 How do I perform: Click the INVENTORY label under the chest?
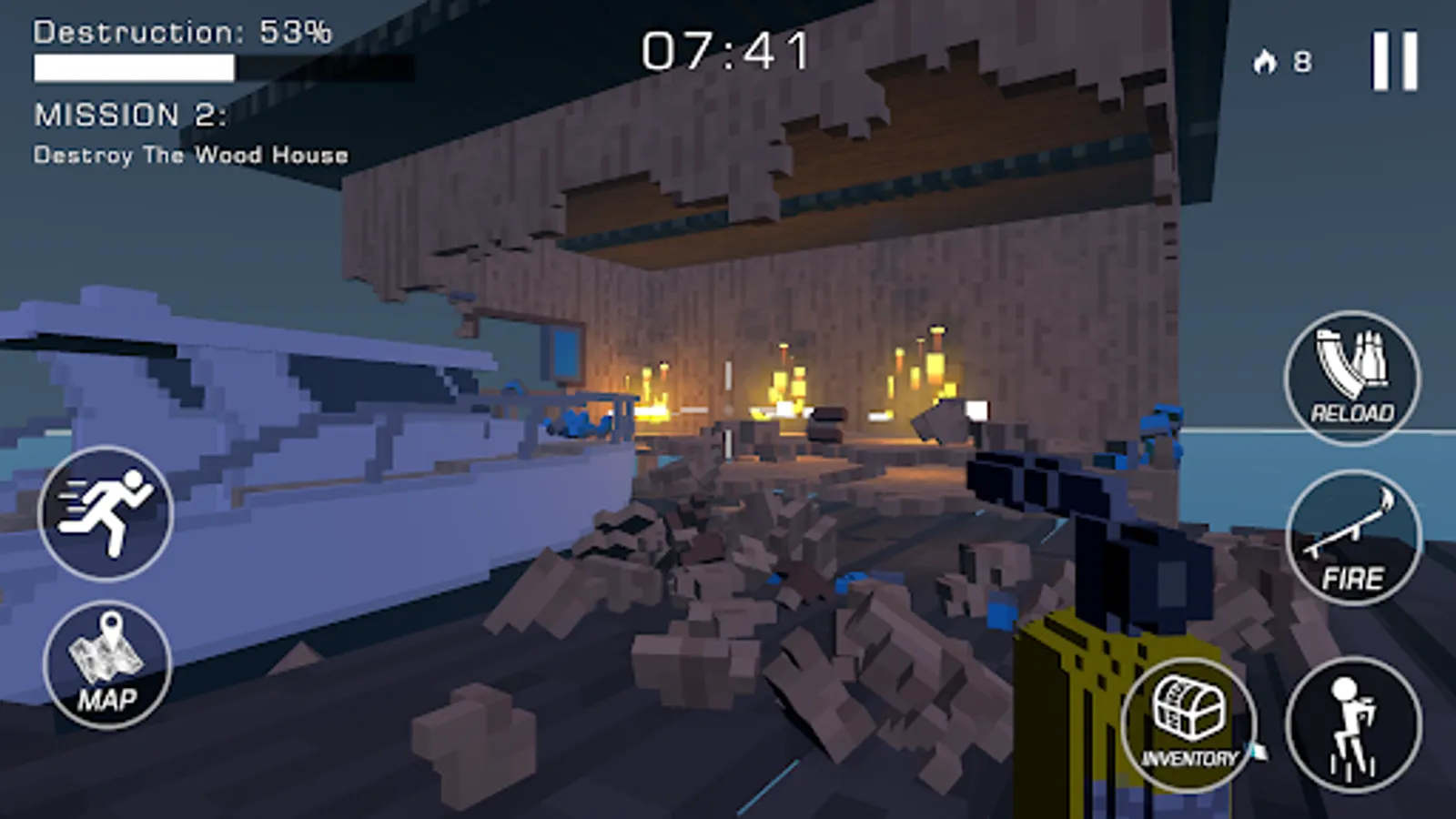1189,756
